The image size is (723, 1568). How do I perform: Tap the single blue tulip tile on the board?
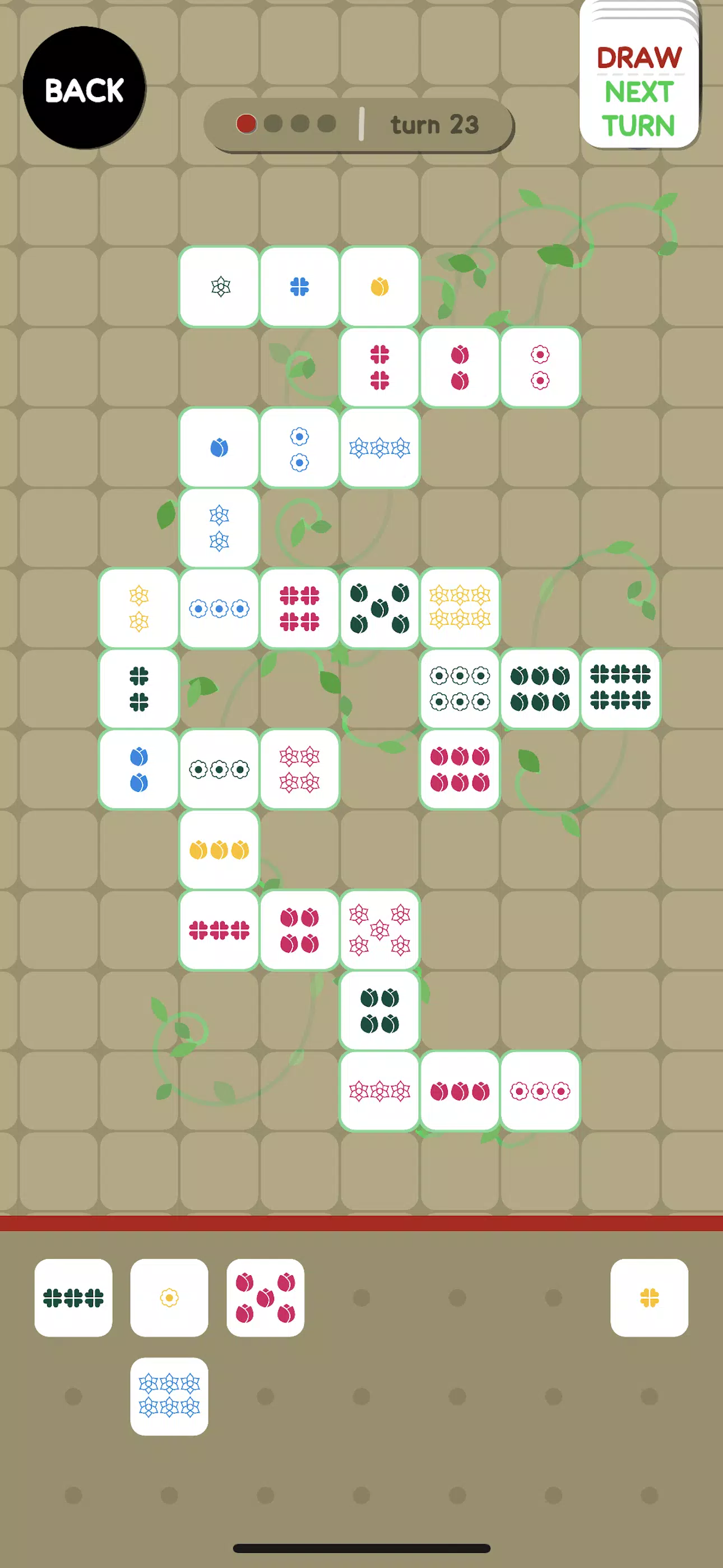pyautogui.click(x=218, y=447)
